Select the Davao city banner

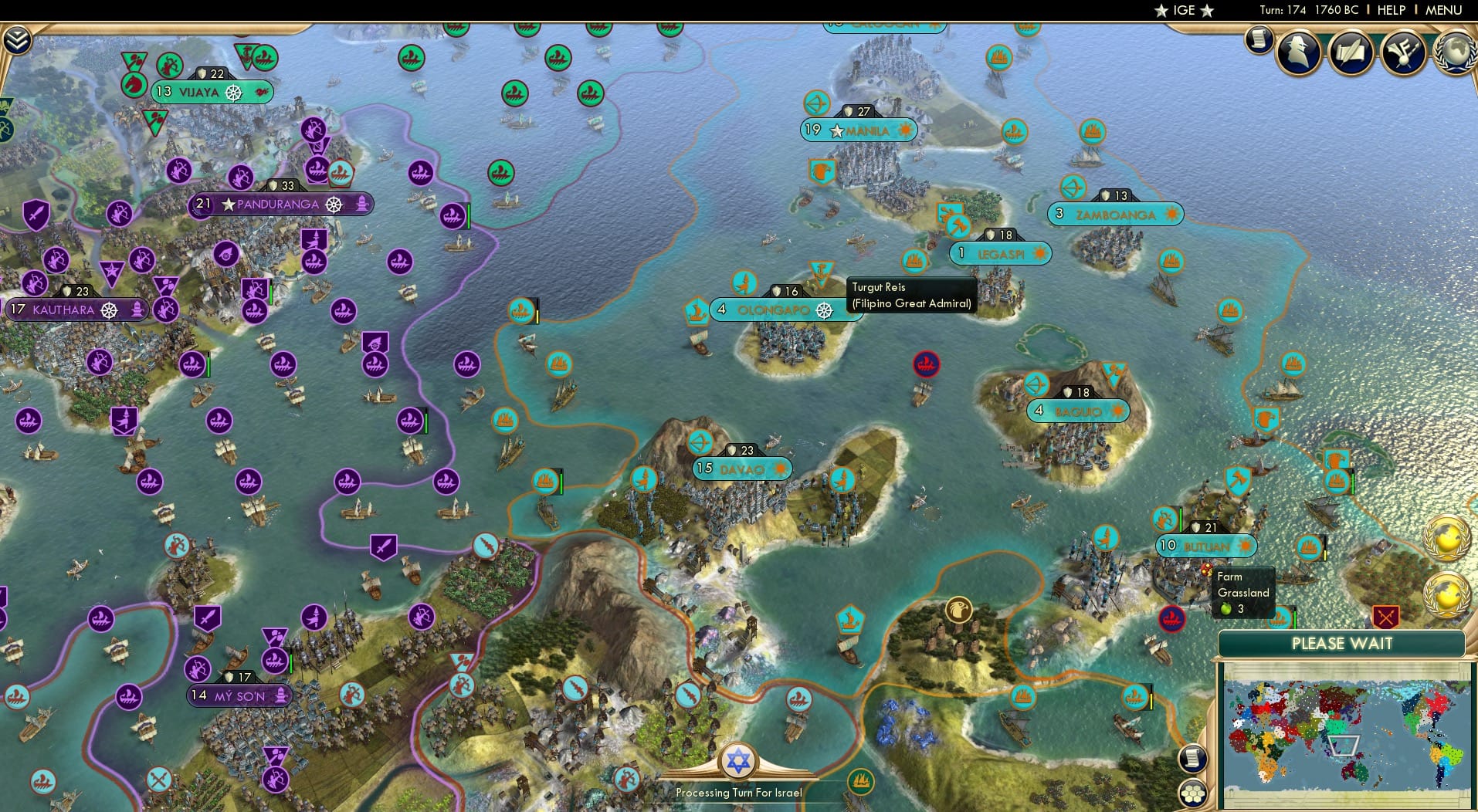pyautogui.click(x=740, y=468)
